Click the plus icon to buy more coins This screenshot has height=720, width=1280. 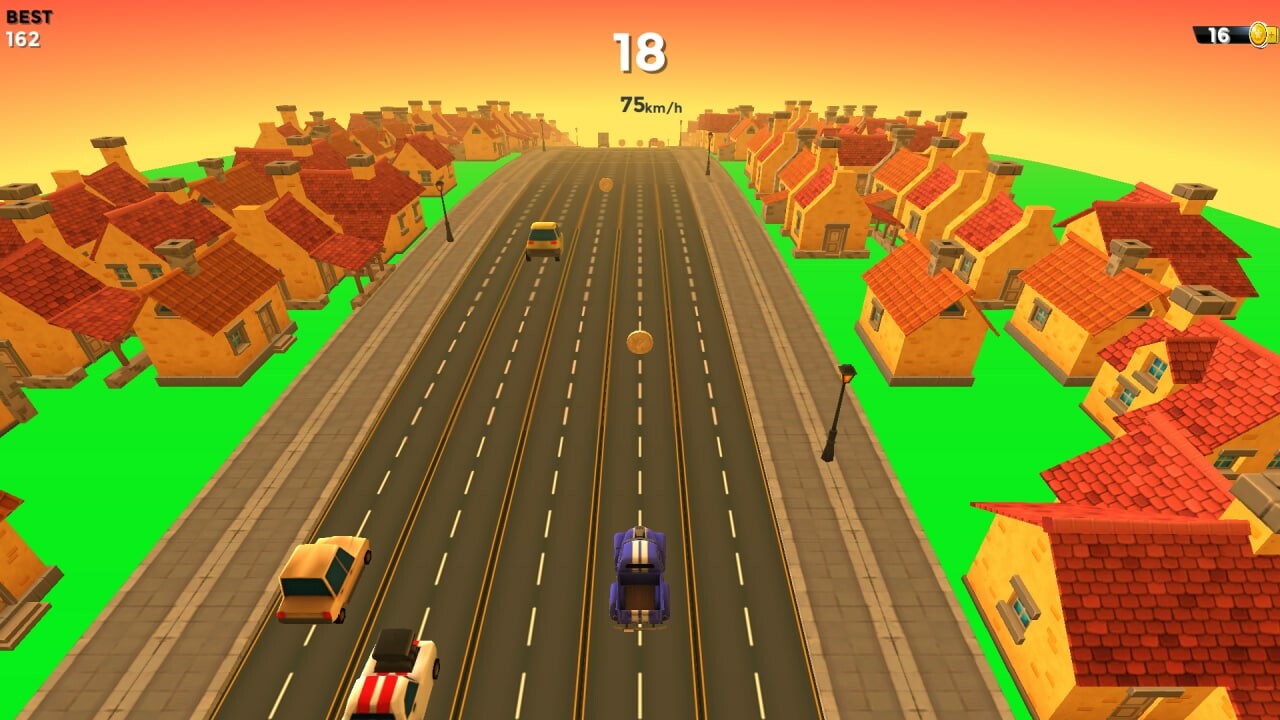[x=1272, y=33]
